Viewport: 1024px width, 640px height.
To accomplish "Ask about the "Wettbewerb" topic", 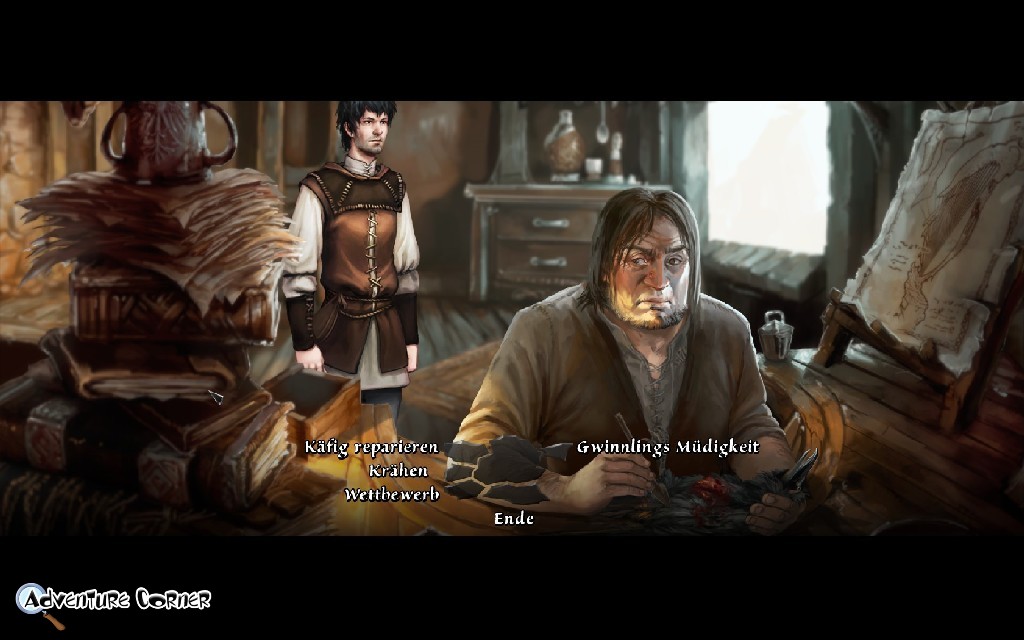I will point(391,494).
